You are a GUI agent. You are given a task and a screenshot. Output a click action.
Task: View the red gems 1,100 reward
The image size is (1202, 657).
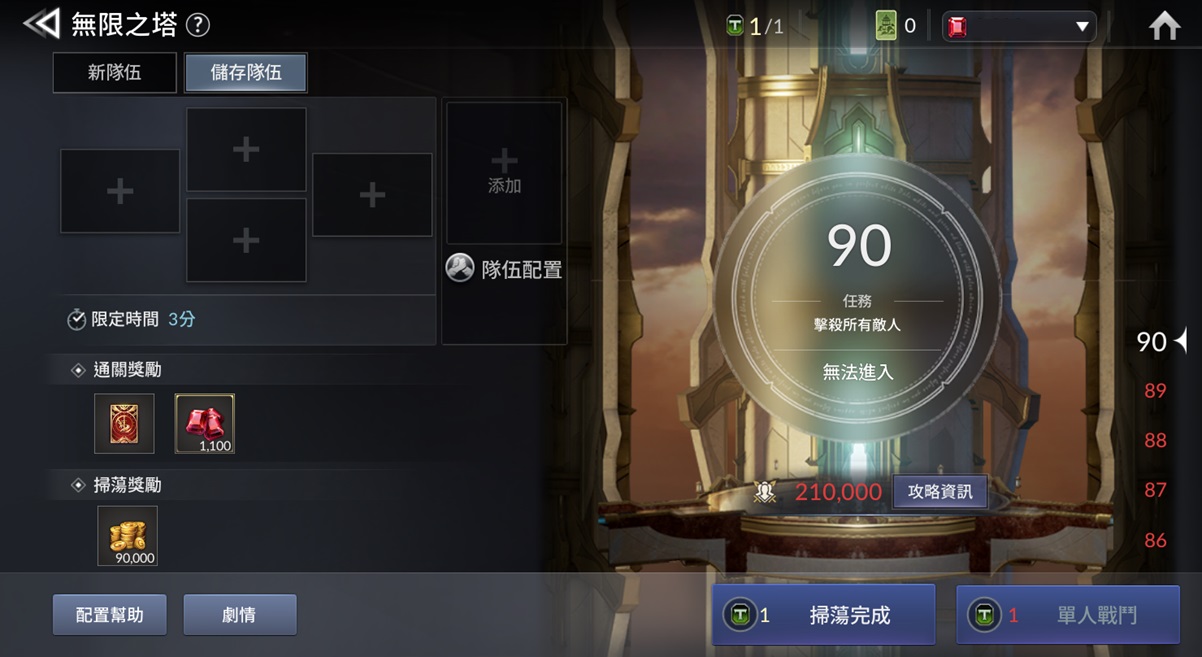point(205,423)
